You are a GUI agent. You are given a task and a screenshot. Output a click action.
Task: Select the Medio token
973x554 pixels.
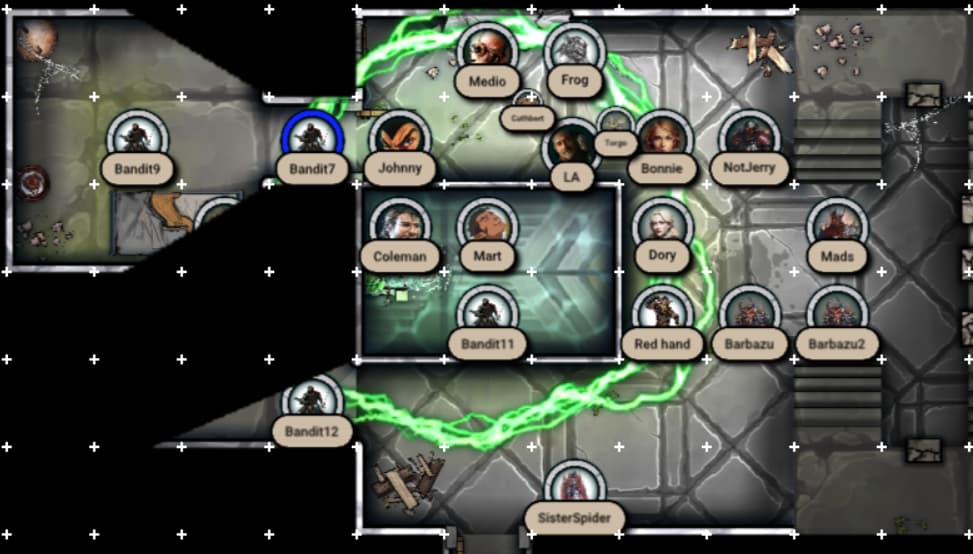pyautogui.click(x=487, y=52)
